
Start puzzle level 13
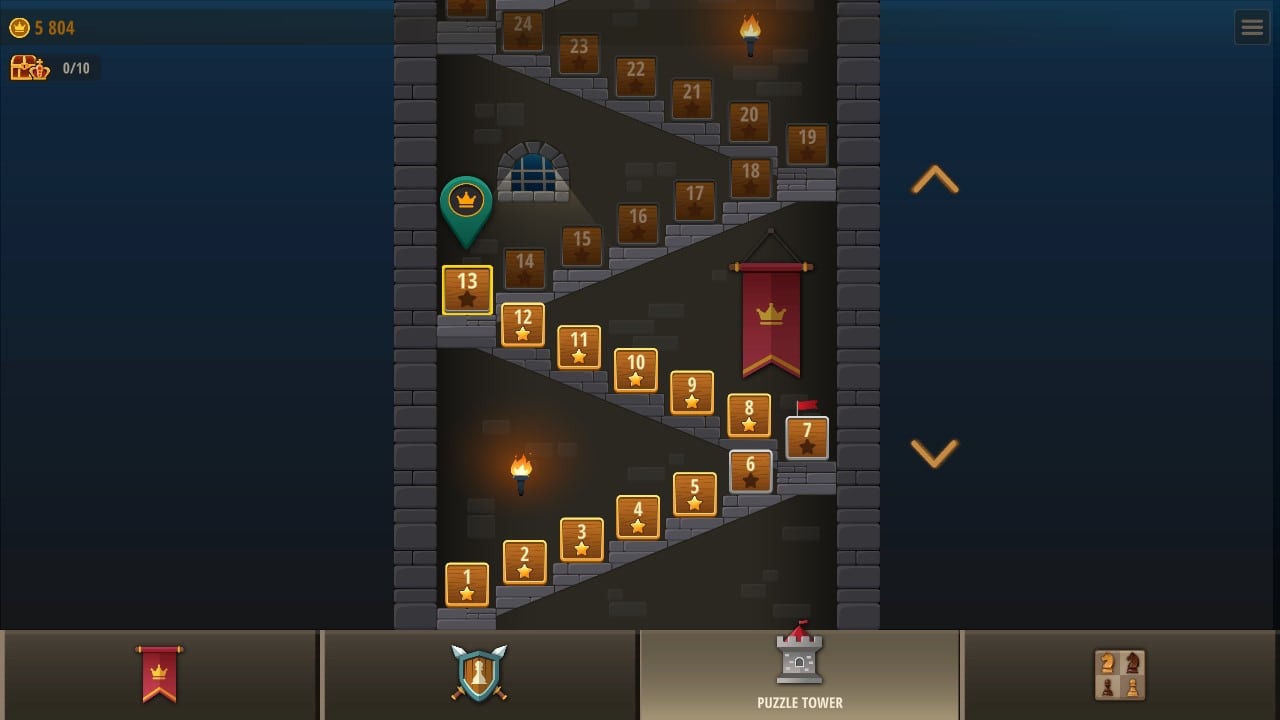pyautogui.click(x=467, y=289)
